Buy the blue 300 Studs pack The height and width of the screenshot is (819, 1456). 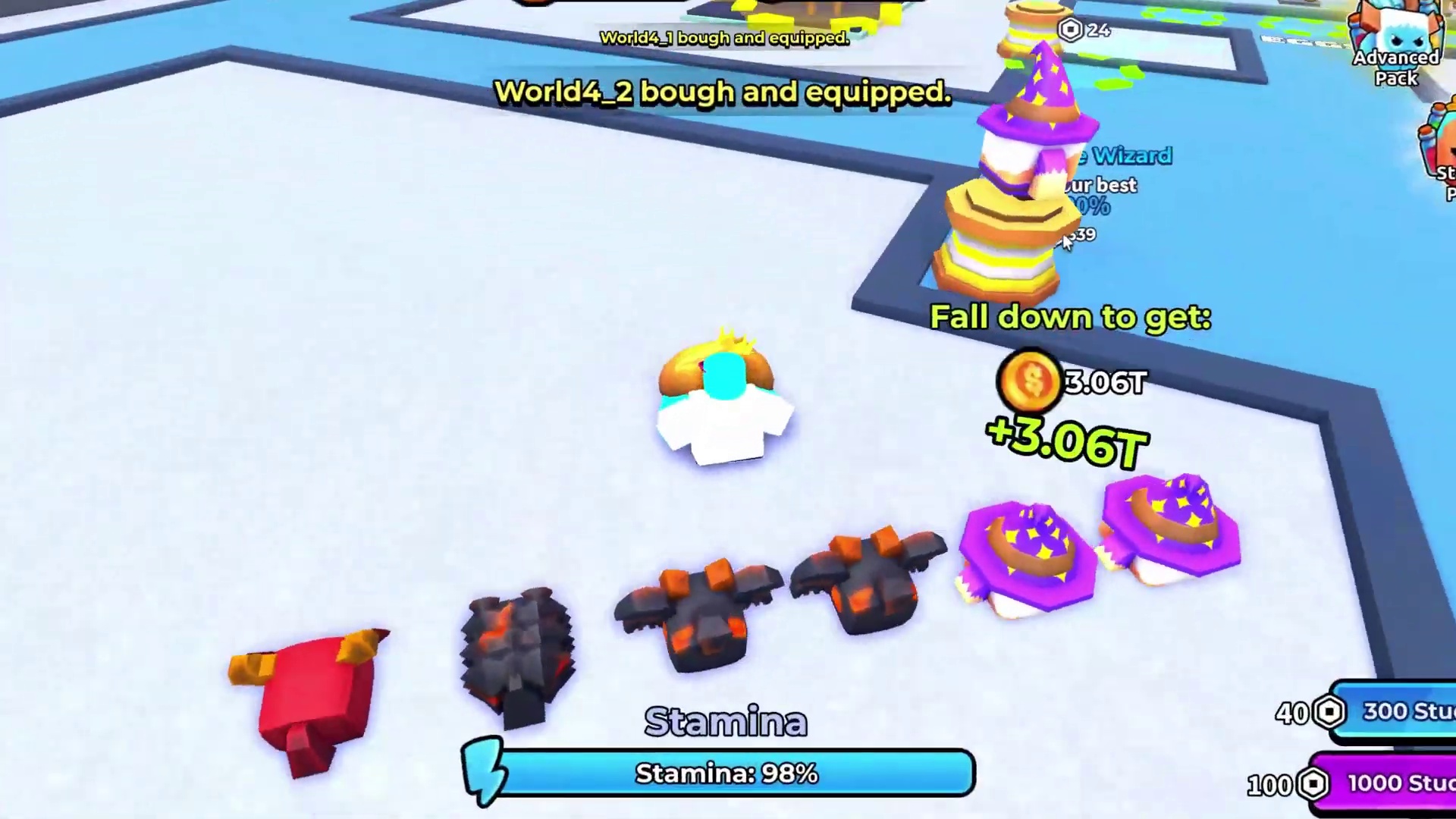1407,711
